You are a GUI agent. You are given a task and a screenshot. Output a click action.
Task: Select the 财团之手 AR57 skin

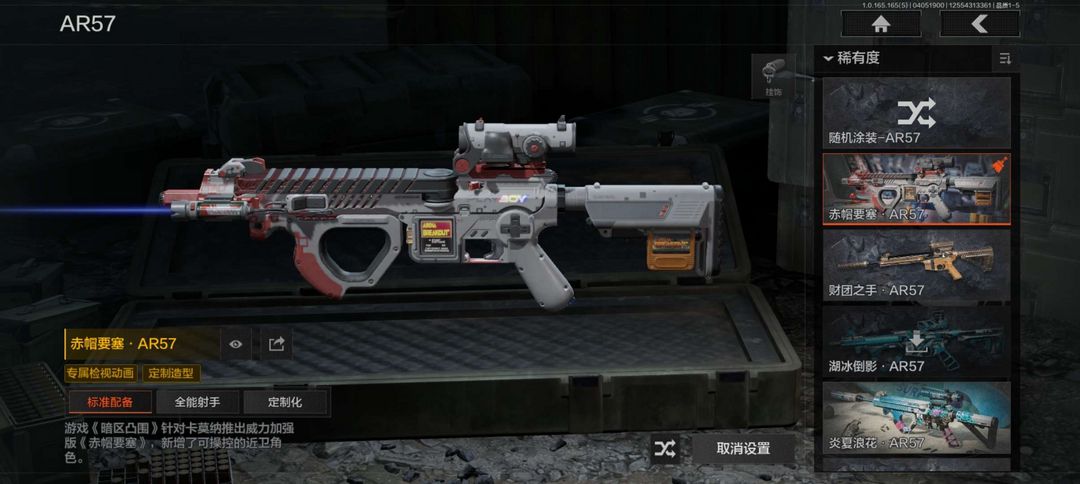916,265
